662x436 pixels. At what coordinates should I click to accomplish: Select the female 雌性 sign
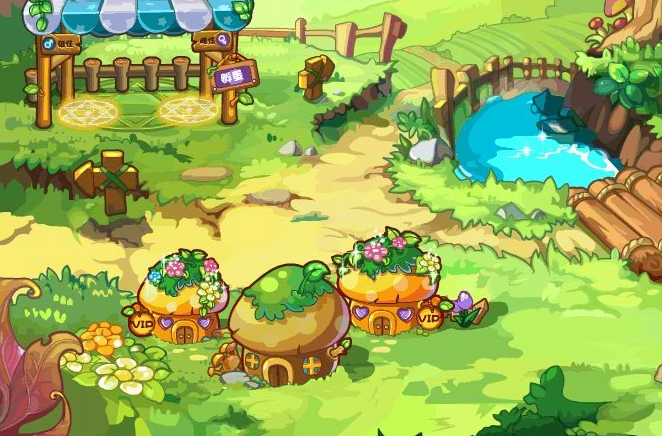(212, 40)
